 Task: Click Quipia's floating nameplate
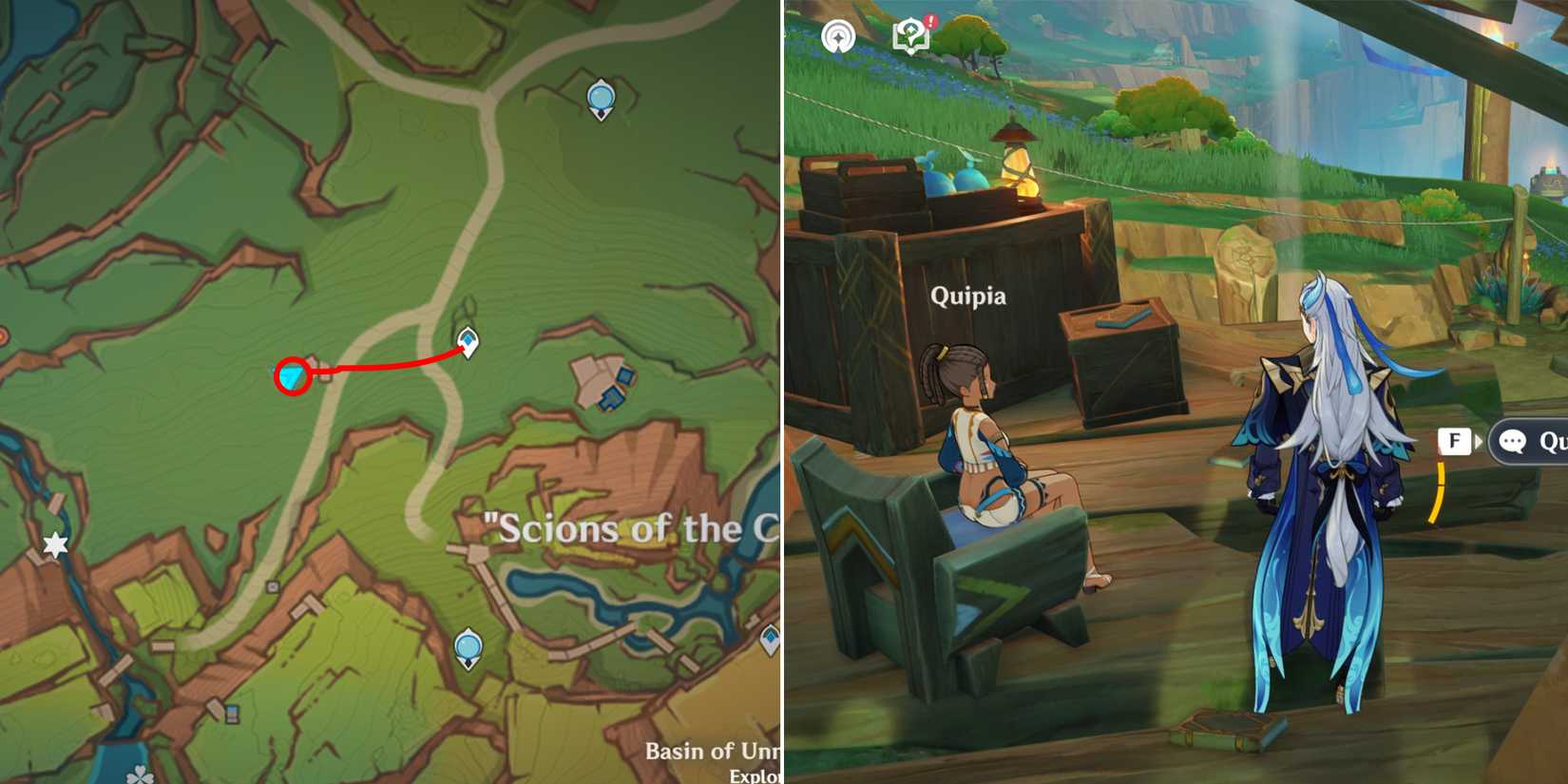point(969,296)
